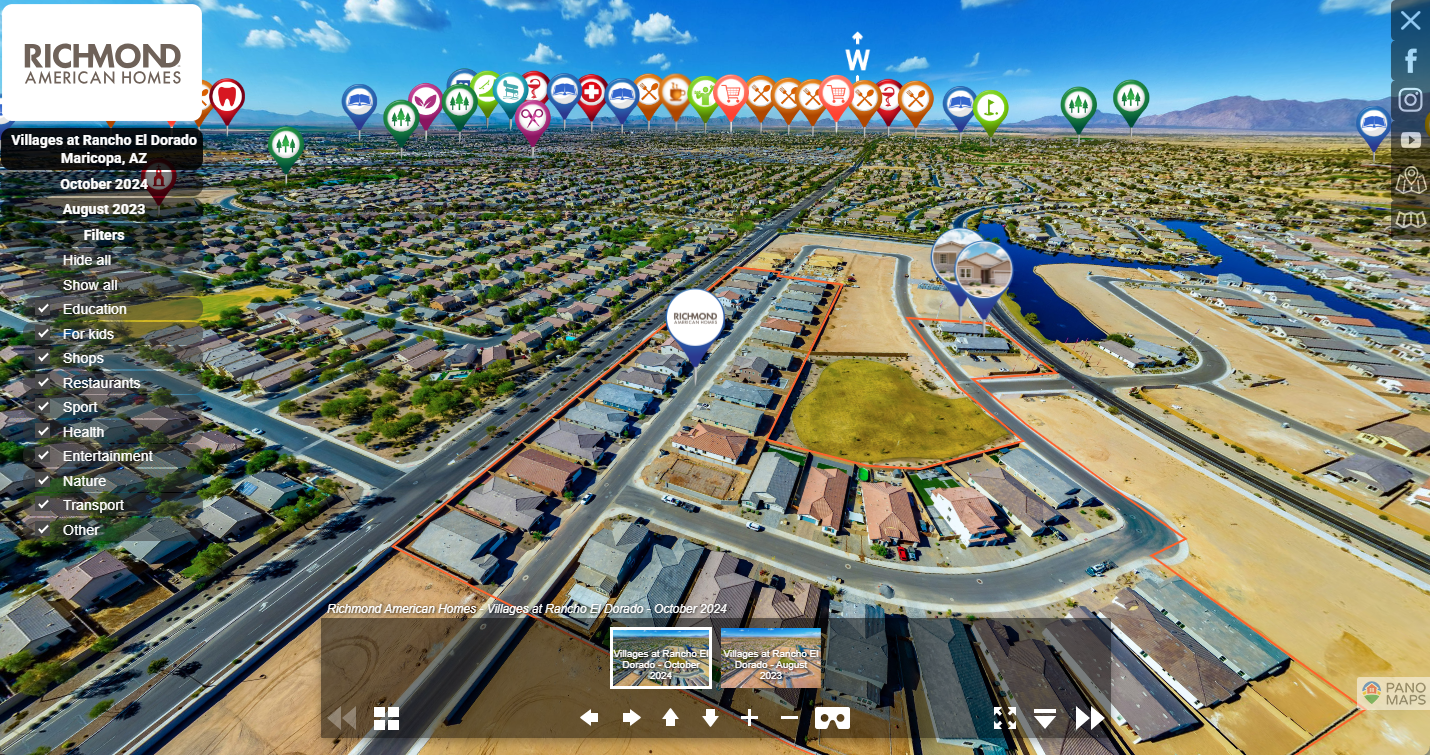Toggle the Transport filter

44,505
